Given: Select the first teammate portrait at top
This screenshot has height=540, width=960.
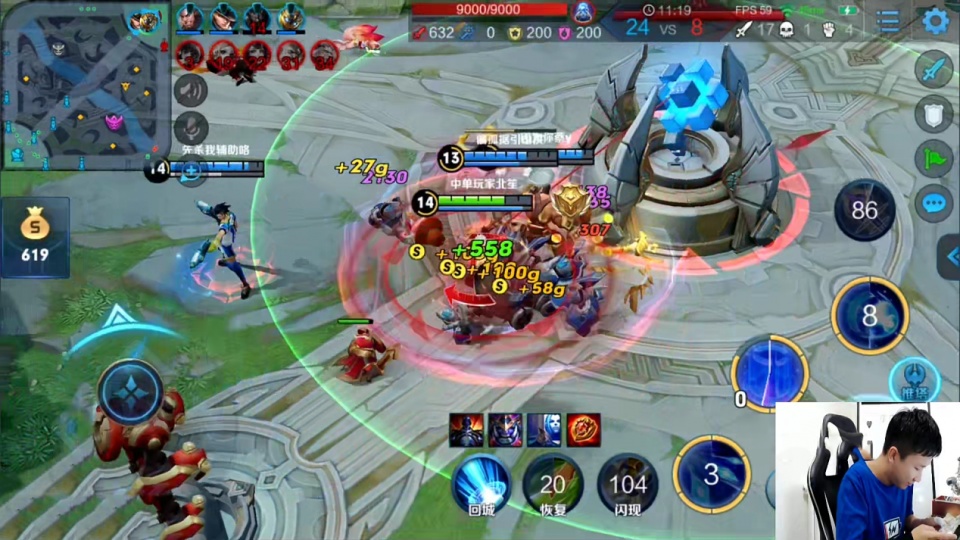Looking at the screenshot, I should pos(189,17).
